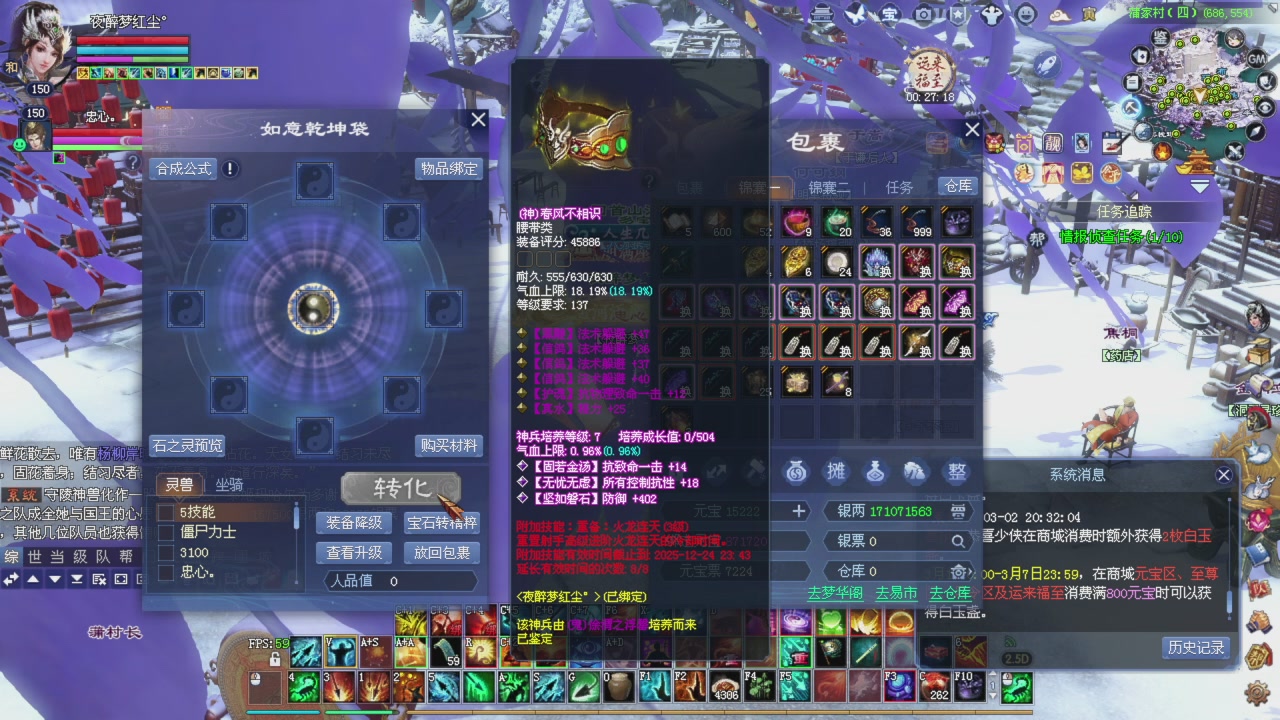This screenshot has height=720, width=1280.
Task: Click the GM icon near the minimap
Action: pyautogui.click(x=1257, y=59)
